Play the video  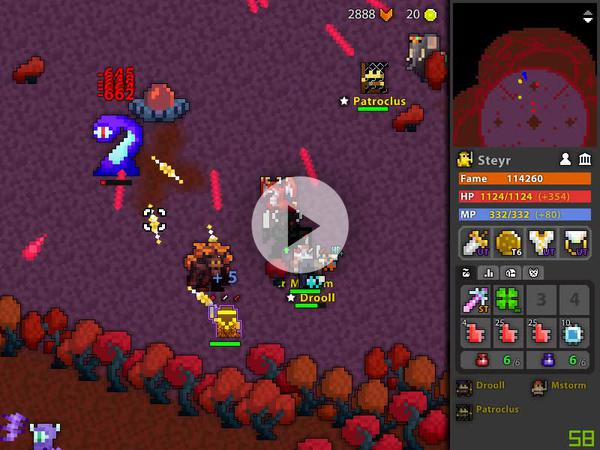coord(299,224)
